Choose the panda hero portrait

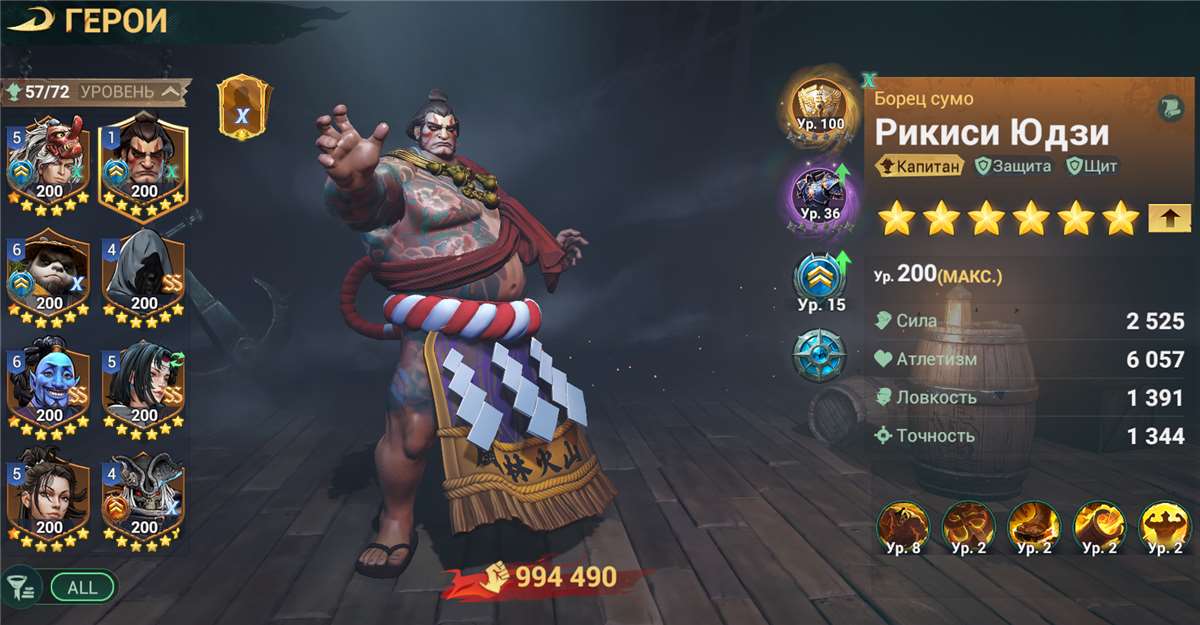coord(49,273)
